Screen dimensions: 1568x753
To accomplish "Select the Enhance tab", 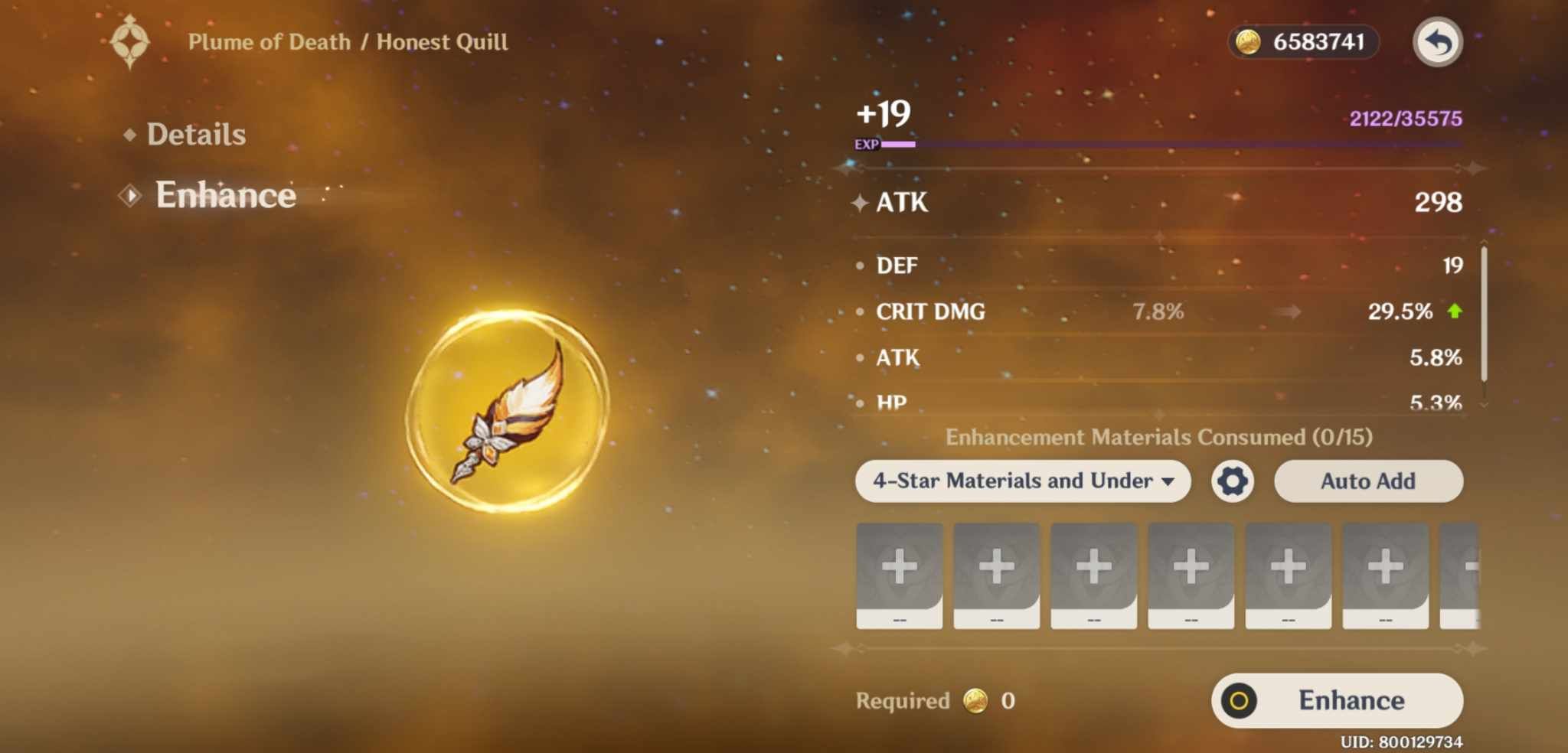I will 225,195.
